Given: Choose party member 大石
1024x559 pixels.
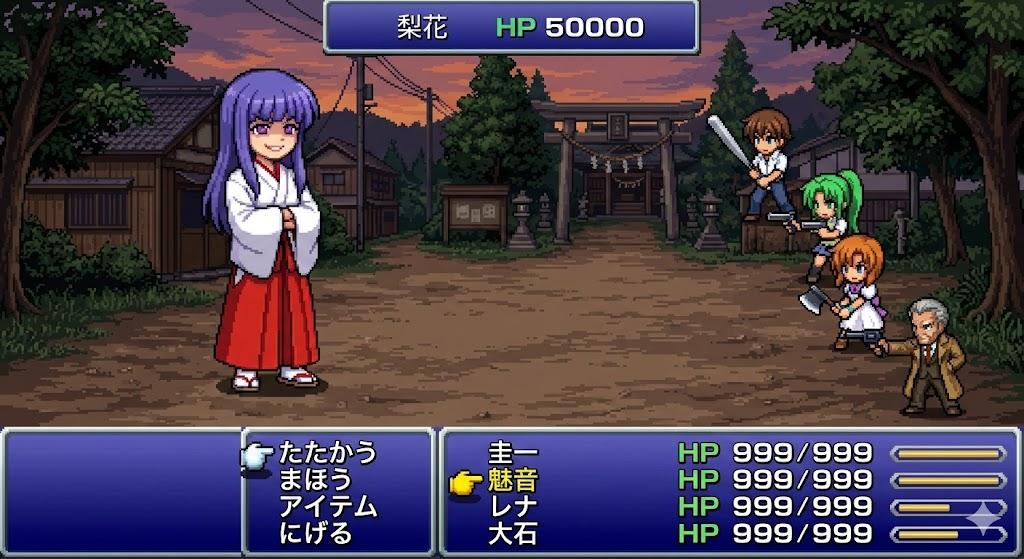Looking at the screenshot, I should pos(513,533).
